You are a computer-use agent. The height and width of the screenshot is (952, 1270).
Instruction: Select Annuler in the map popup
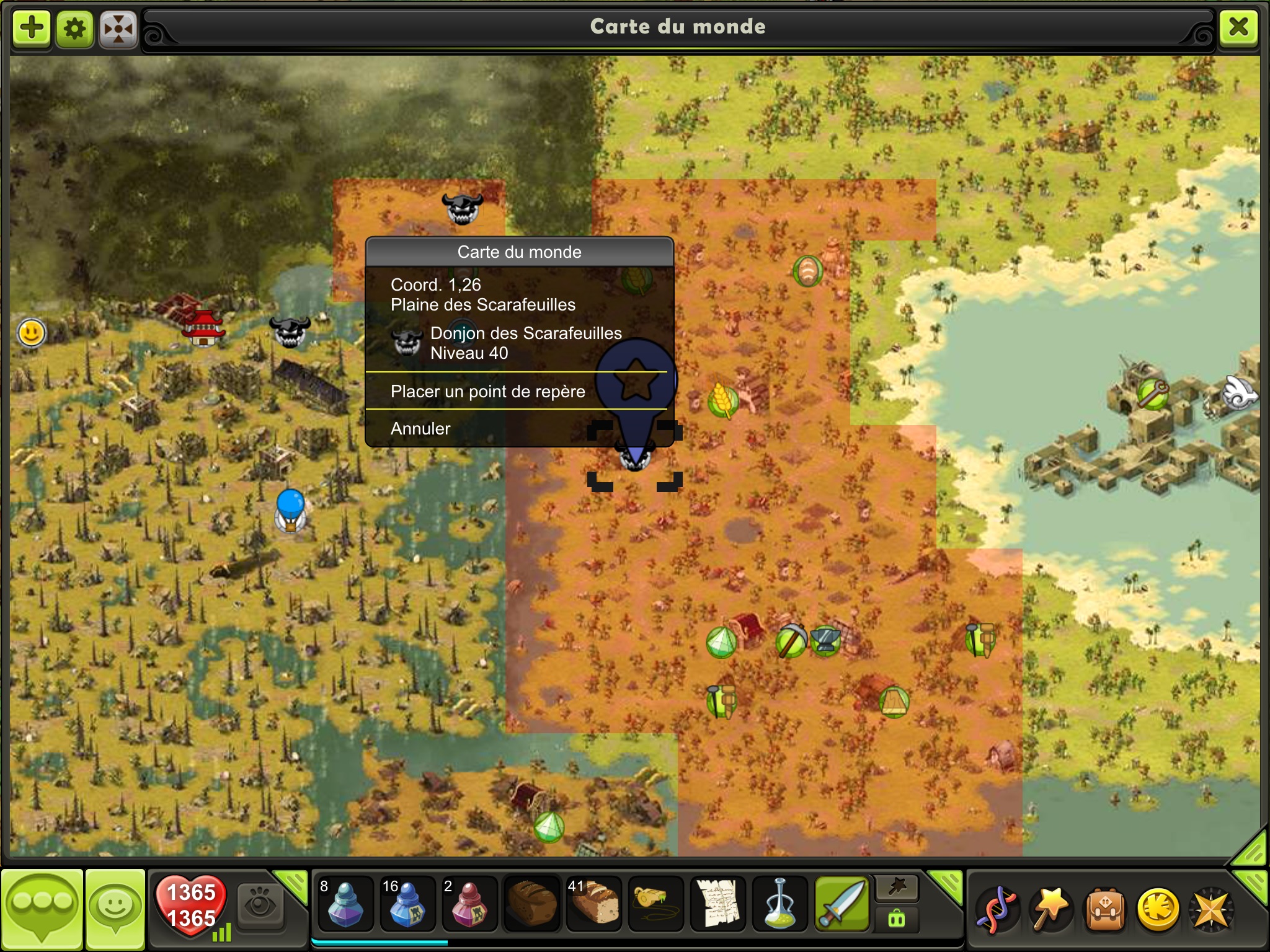pyautogui.click(x=420, y=429)
